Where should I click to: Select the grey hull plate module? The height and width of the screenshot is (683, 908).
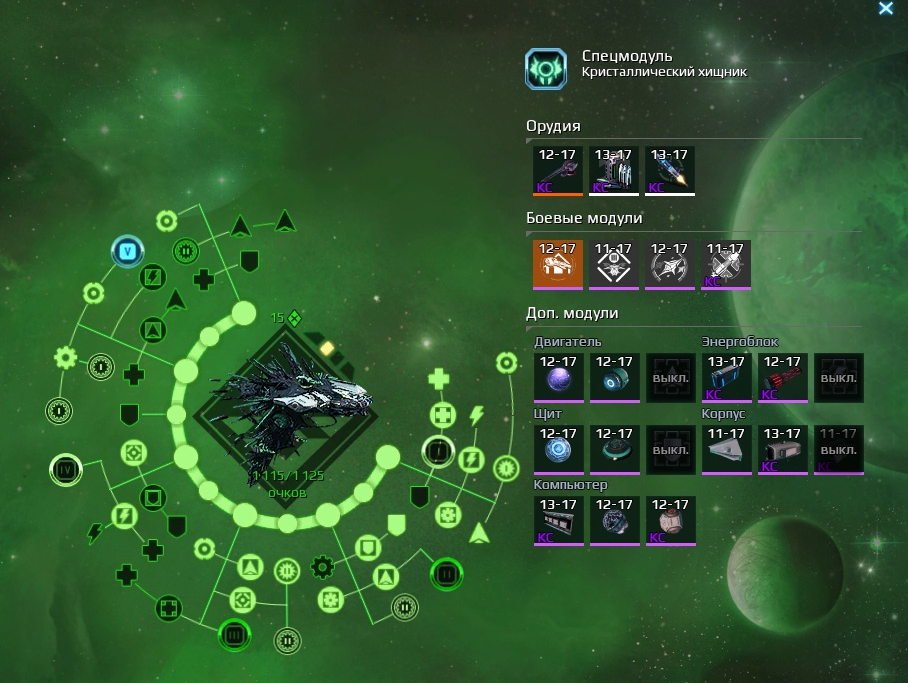tap(725, 449)
